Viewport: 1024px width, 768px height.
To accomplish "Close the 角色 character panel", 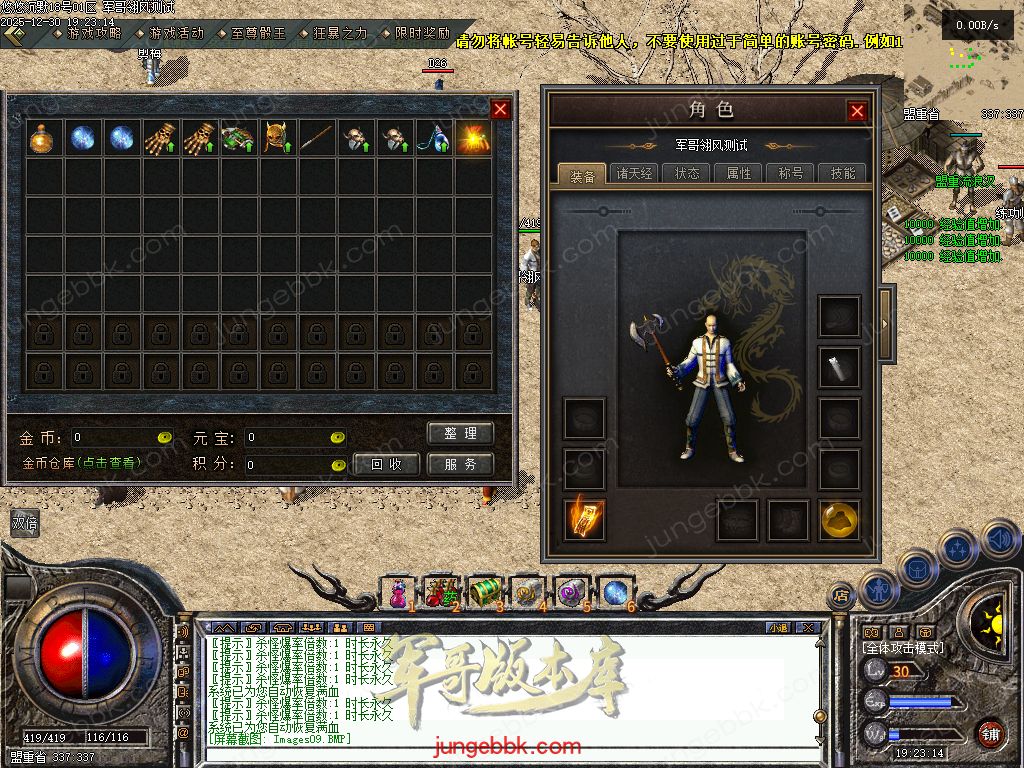I will pos(857,111).
